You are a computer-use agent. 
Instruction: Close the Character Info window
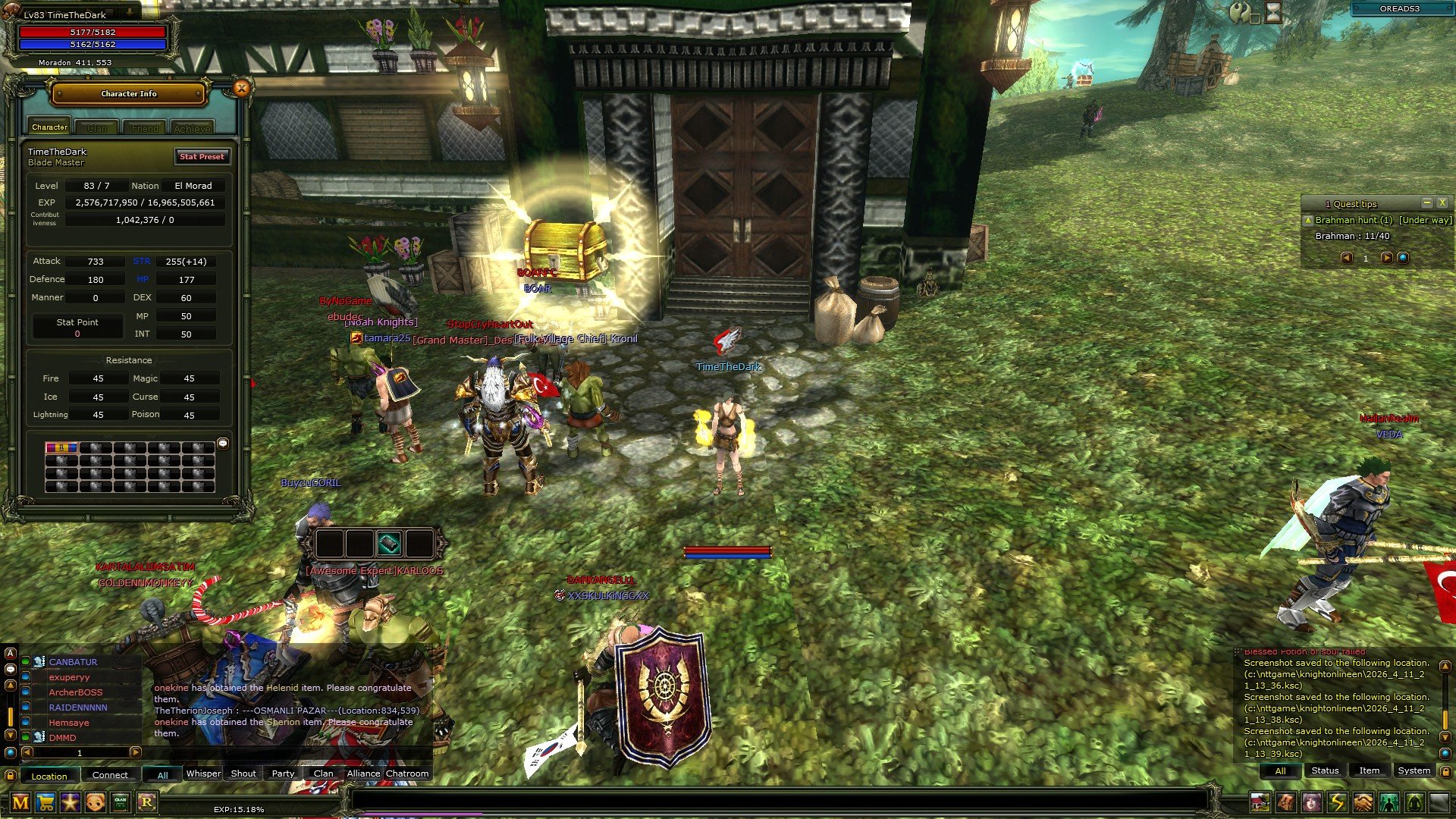coord(241,89)
